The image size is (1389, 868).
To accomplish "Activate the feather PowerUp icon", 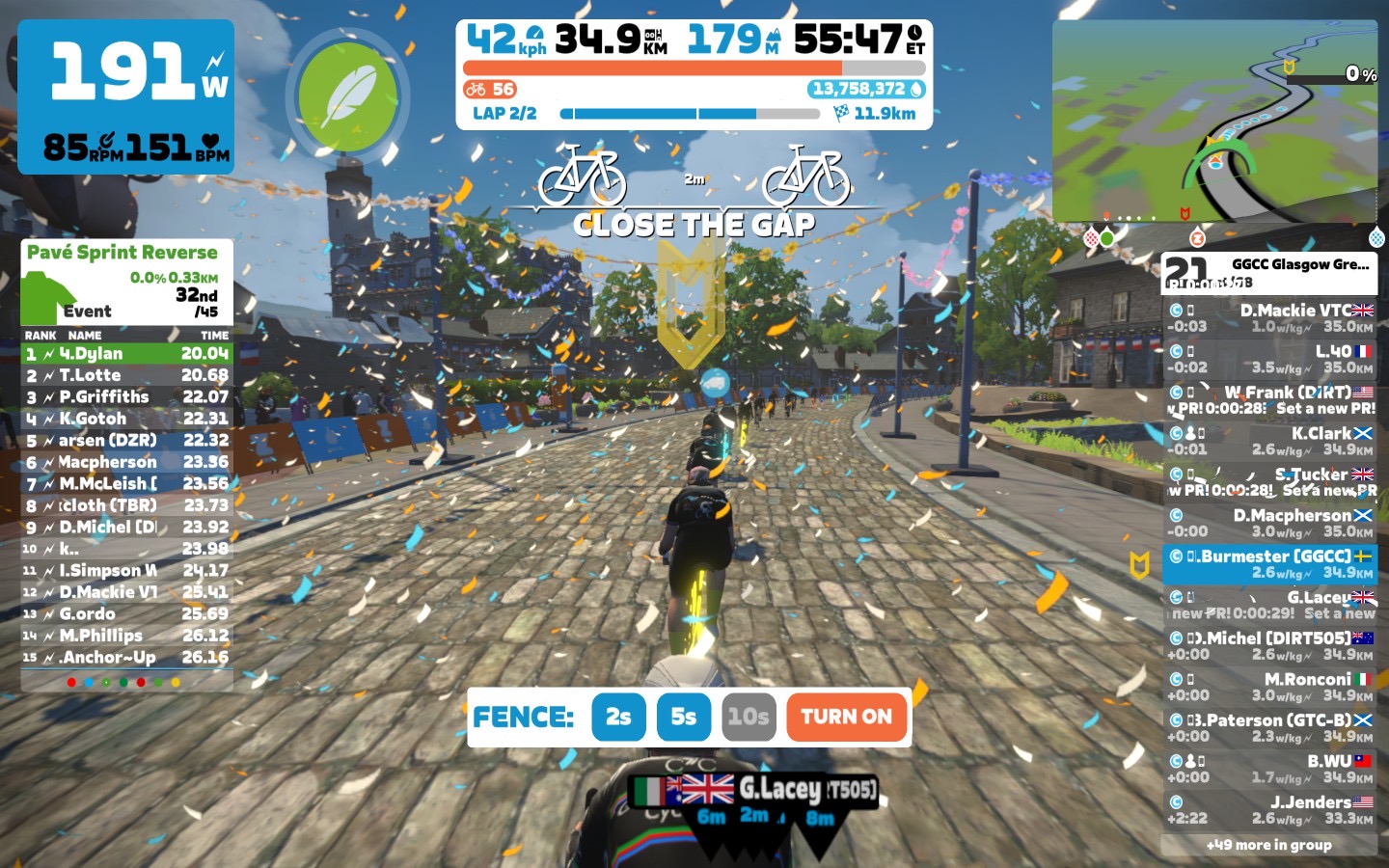I will (x=347, y=96).
